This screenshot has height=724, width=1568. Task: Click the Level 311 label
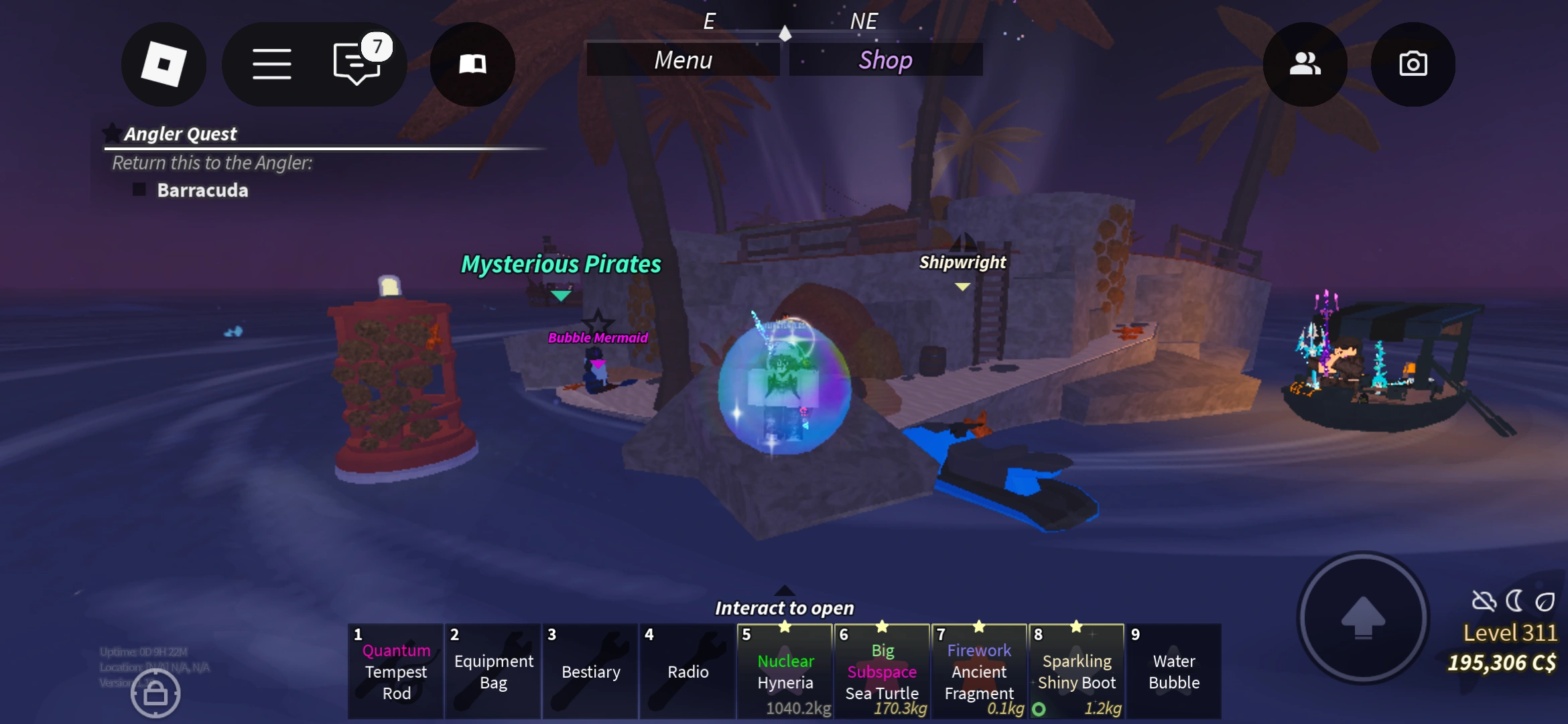tap(1510, 632)
